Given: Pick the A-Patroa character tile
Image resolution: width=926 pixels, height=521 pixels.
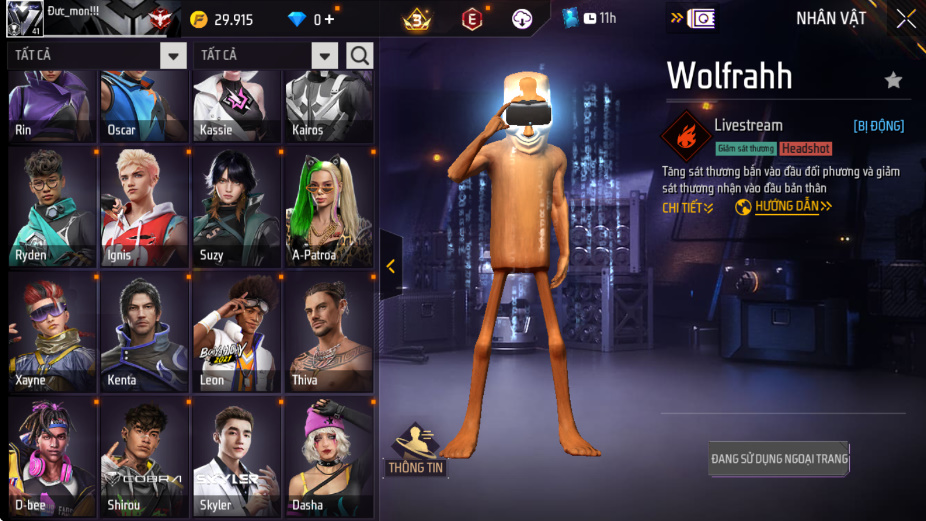Looking at the screenshot, I should [x=329, y=206].
